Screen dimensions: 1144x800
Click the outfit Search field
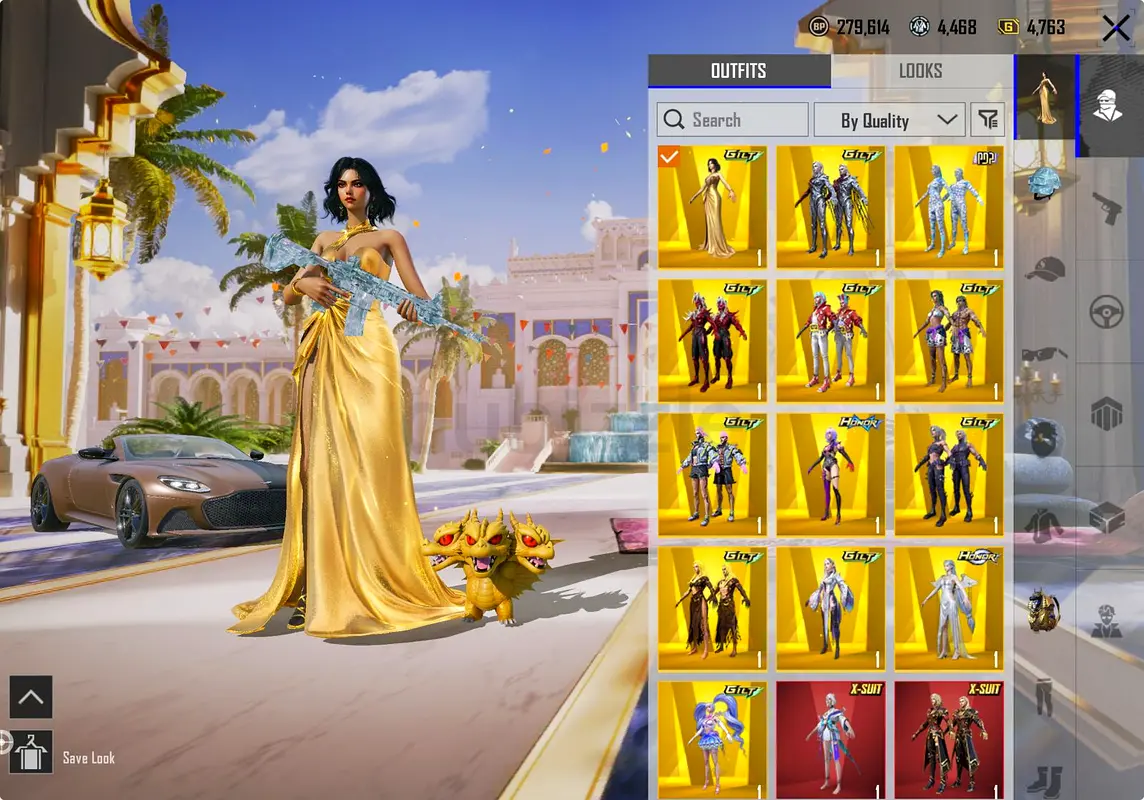click(732, 120)
